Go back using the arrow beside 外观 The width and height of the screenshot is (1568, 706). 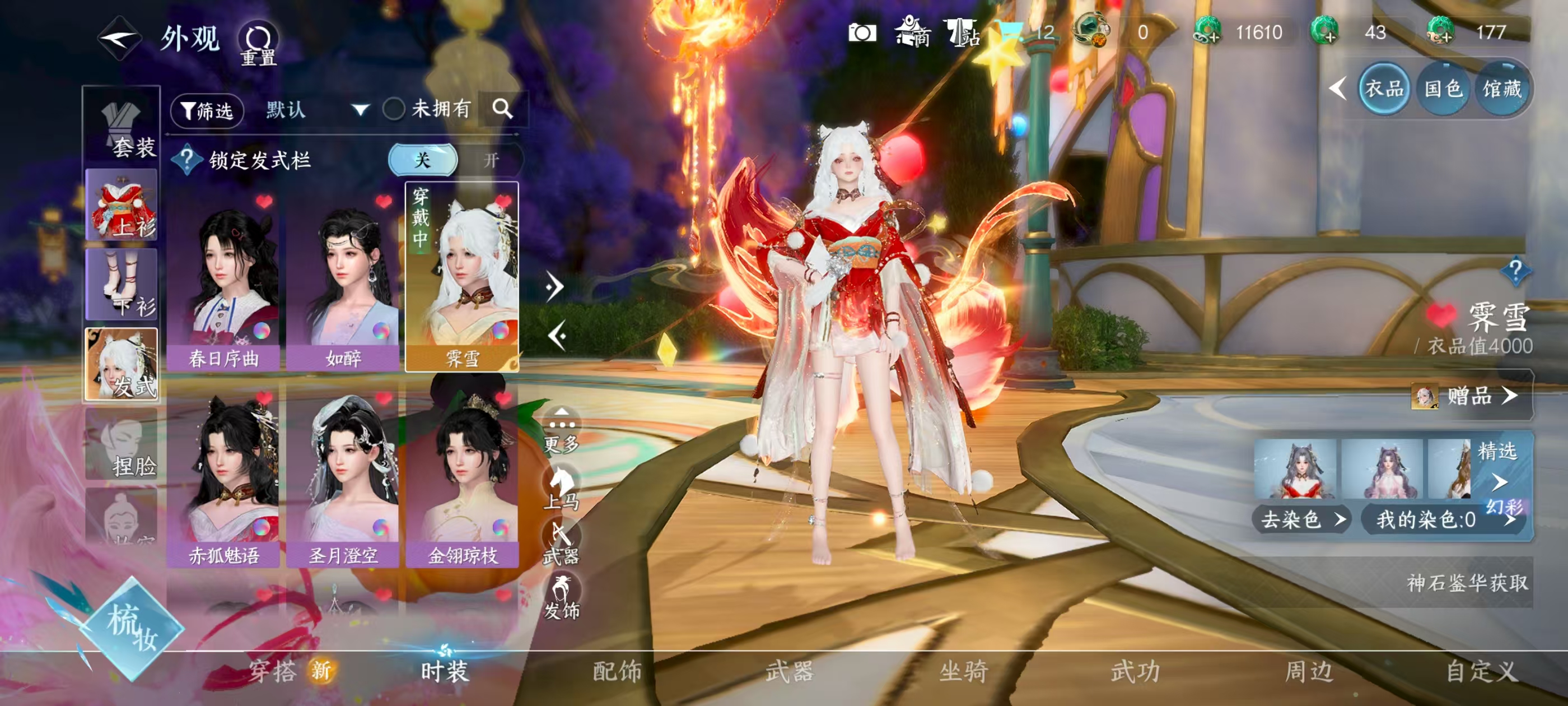[119, 38]
